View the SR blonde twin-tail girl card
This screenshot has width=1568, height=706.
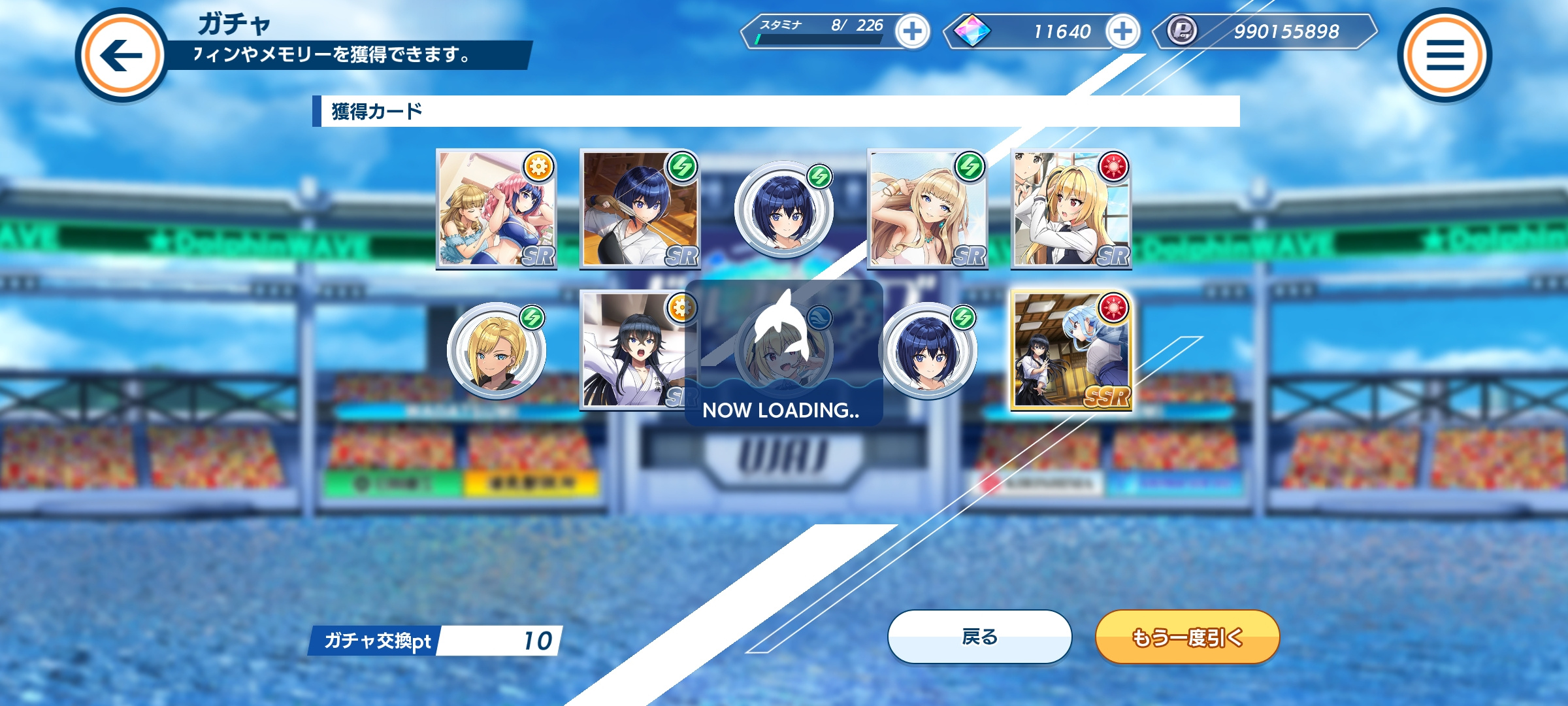click(x=1071, y=209)
